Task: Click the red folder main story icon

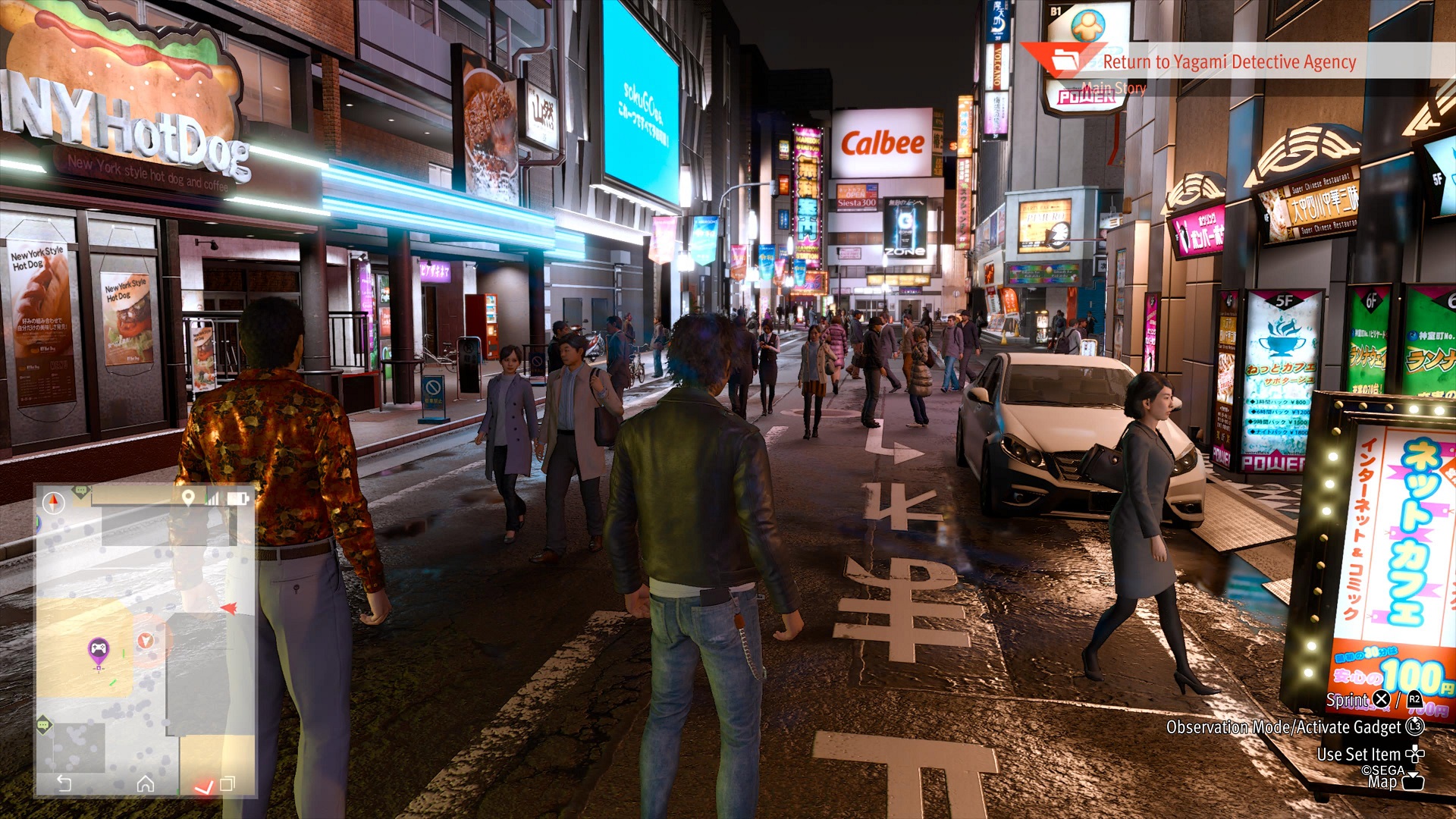Action: tap(1065, 60)
